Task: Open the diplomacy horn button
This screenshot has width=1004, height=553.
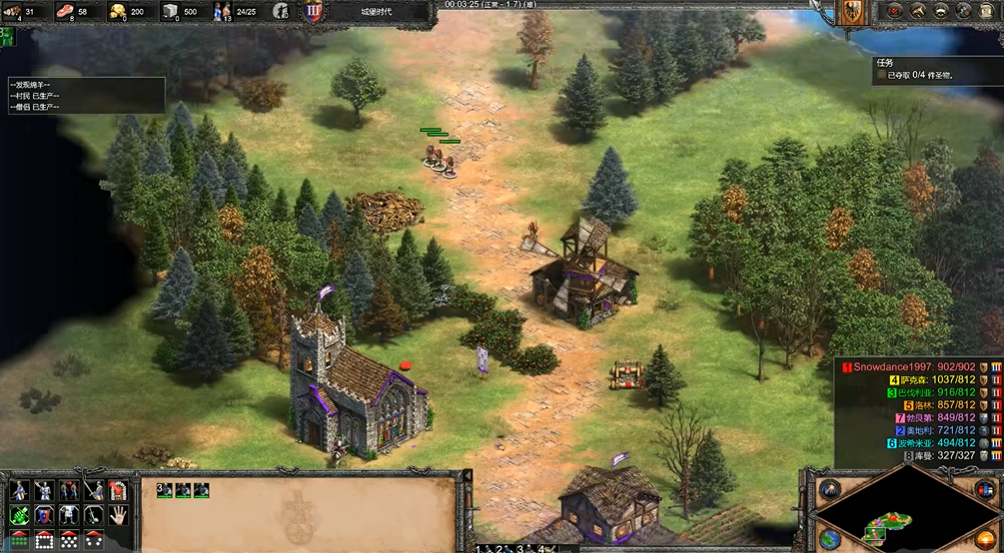Action: [x=918, y=11]
